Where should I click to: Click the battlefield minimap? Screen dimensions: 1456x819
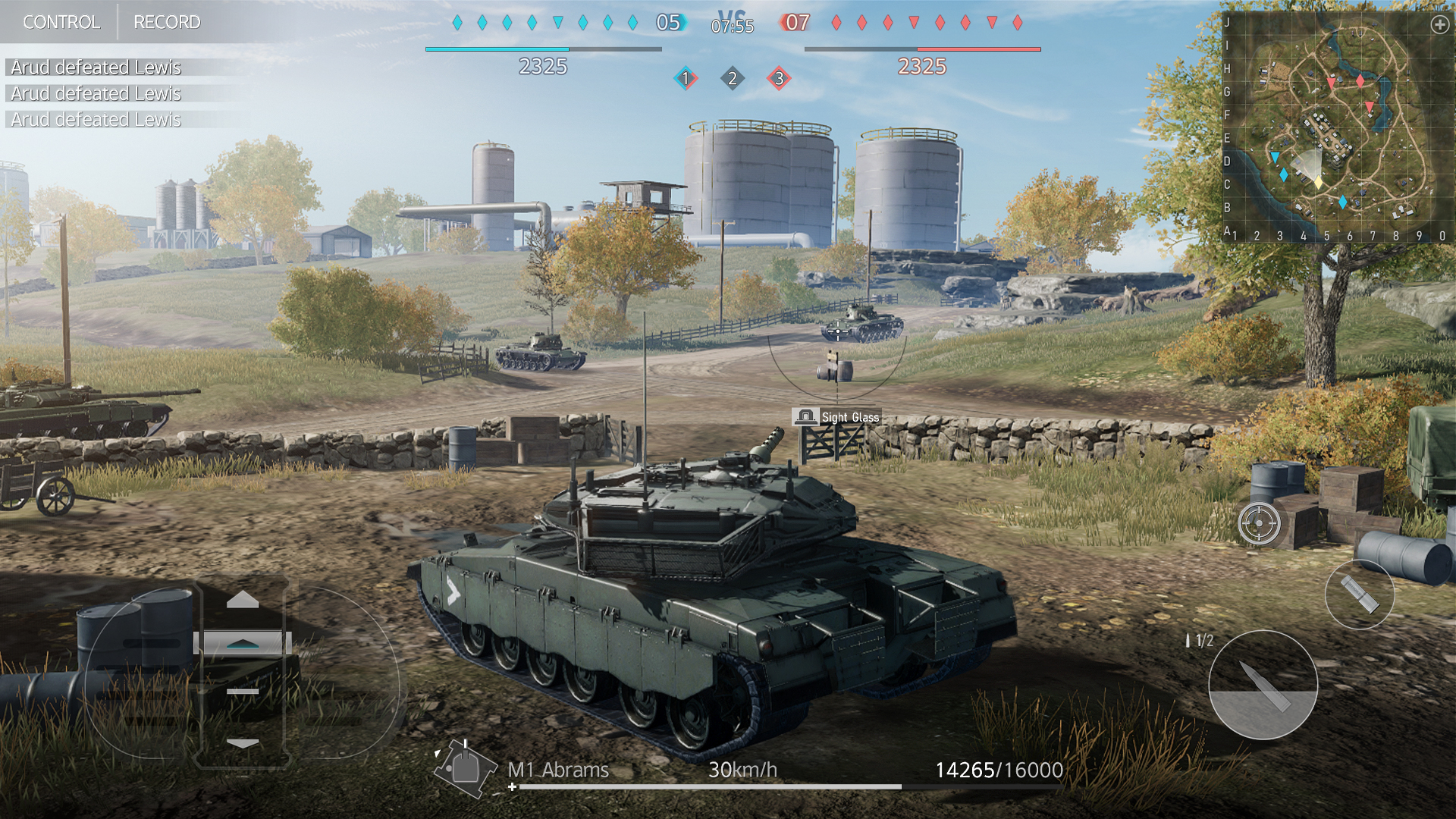(x=1335, y=129)
